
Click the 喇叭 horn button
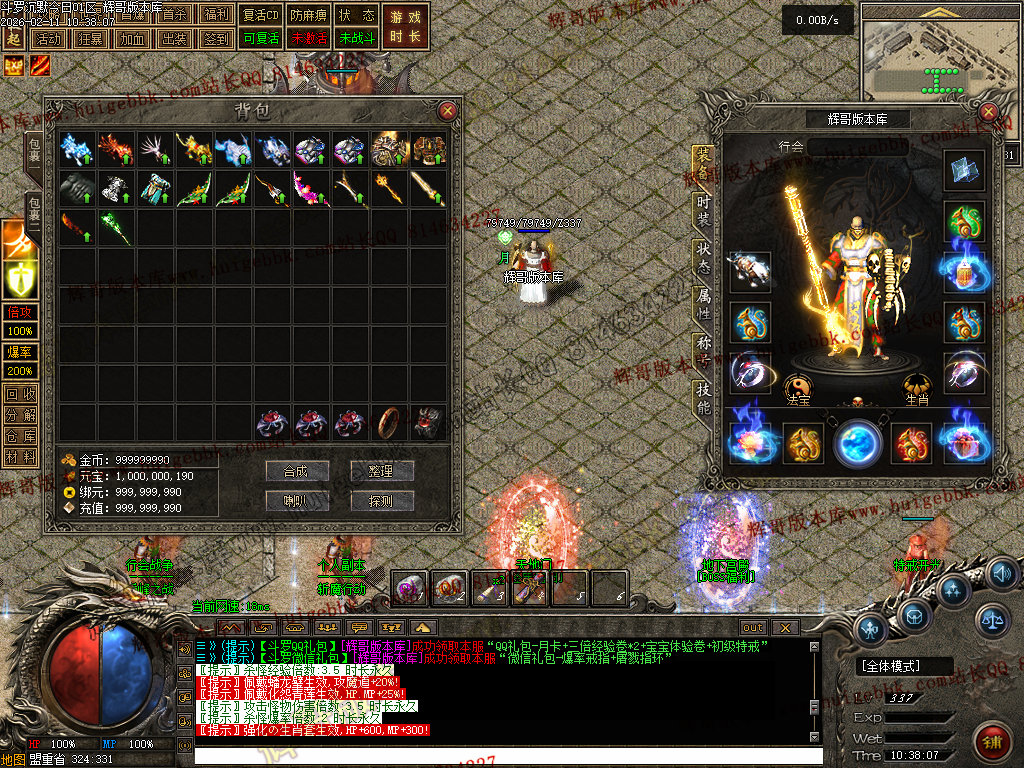[297, 501]
